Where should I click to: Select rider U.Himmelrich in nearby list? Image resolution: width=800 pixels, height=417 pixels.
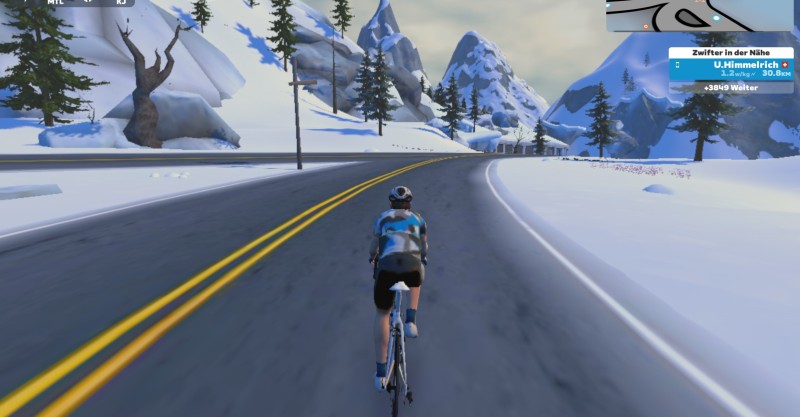[731, 68]
